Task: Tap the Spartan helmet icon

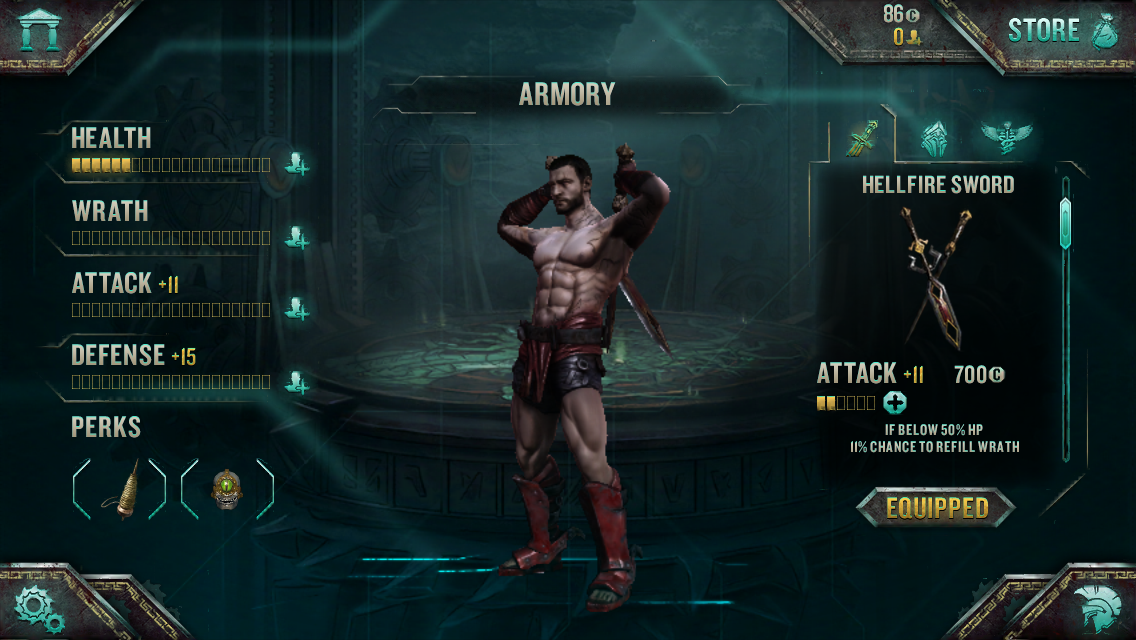Action: coord(1095,607)
